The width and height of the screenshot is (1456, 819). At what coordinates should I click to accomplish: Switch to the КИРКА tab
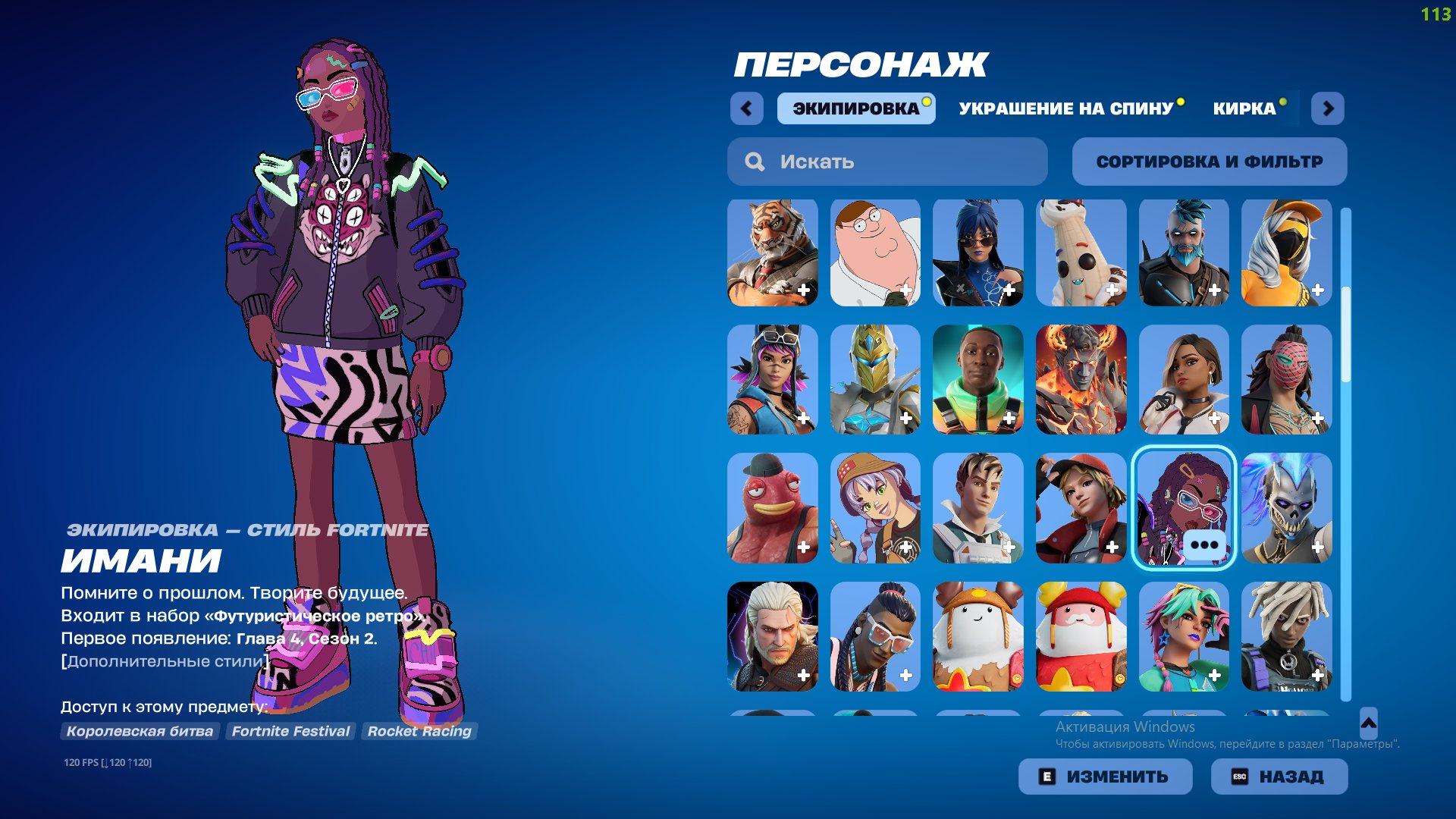click(x=1244, y=108)
